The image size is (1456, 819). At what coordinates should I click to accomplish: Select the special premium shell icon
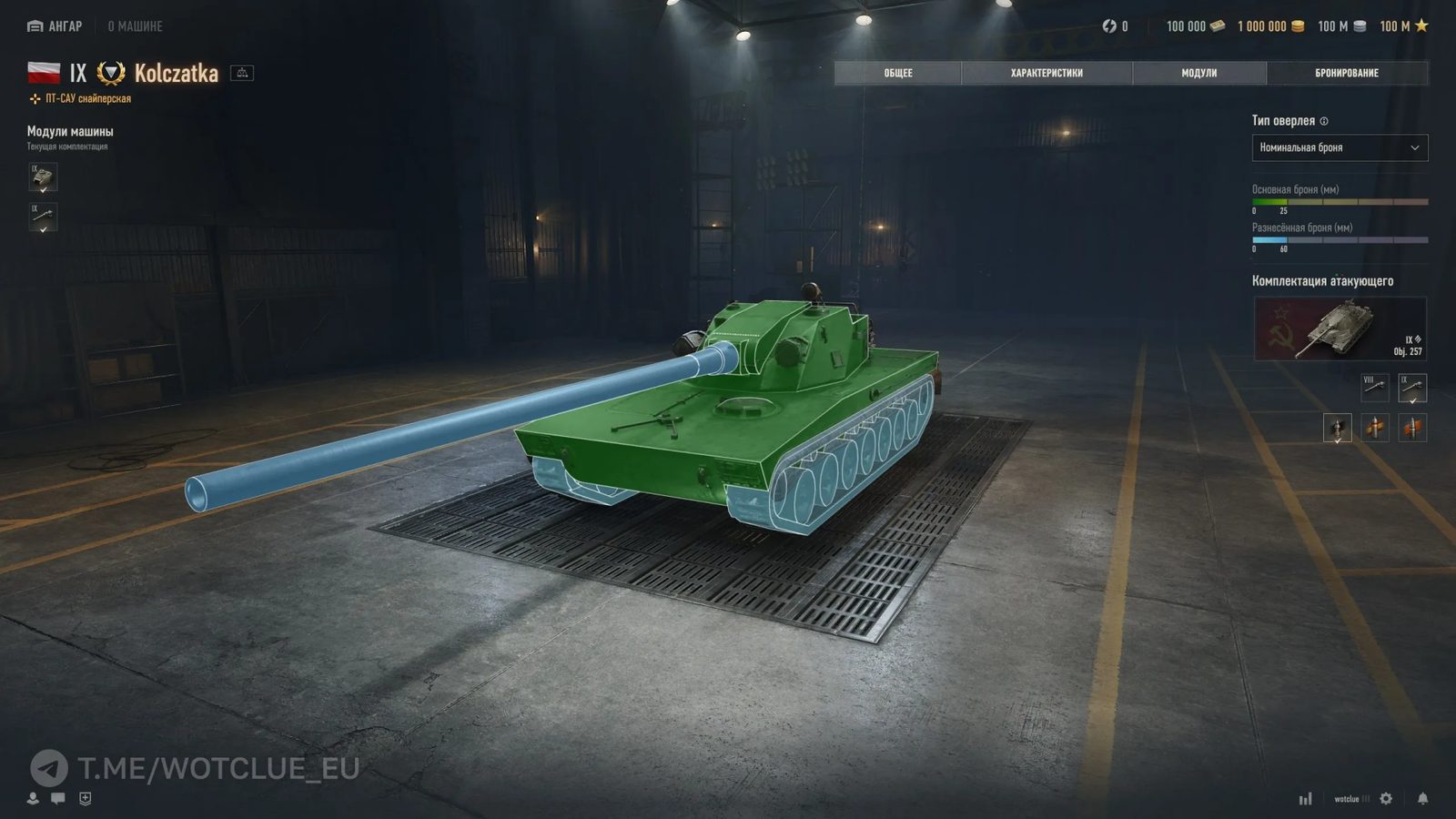tap(1374, 428)
